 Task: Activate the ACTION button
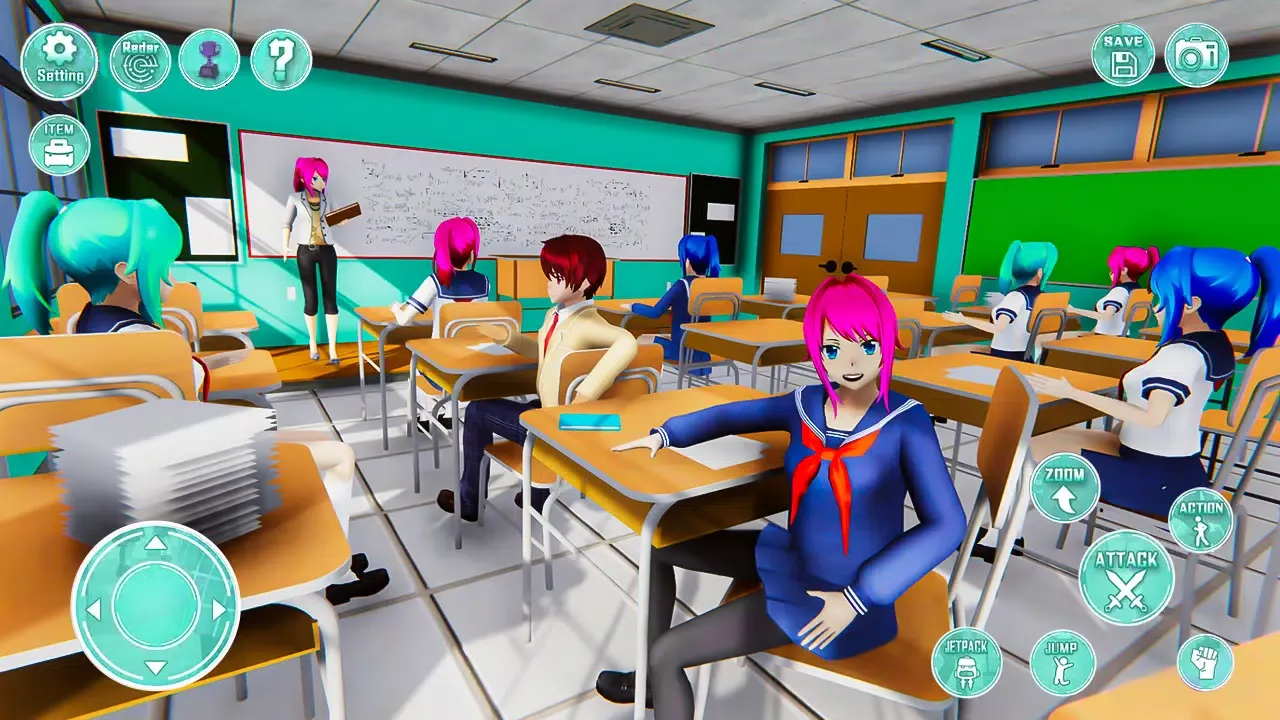click(x=1201, y=519)
